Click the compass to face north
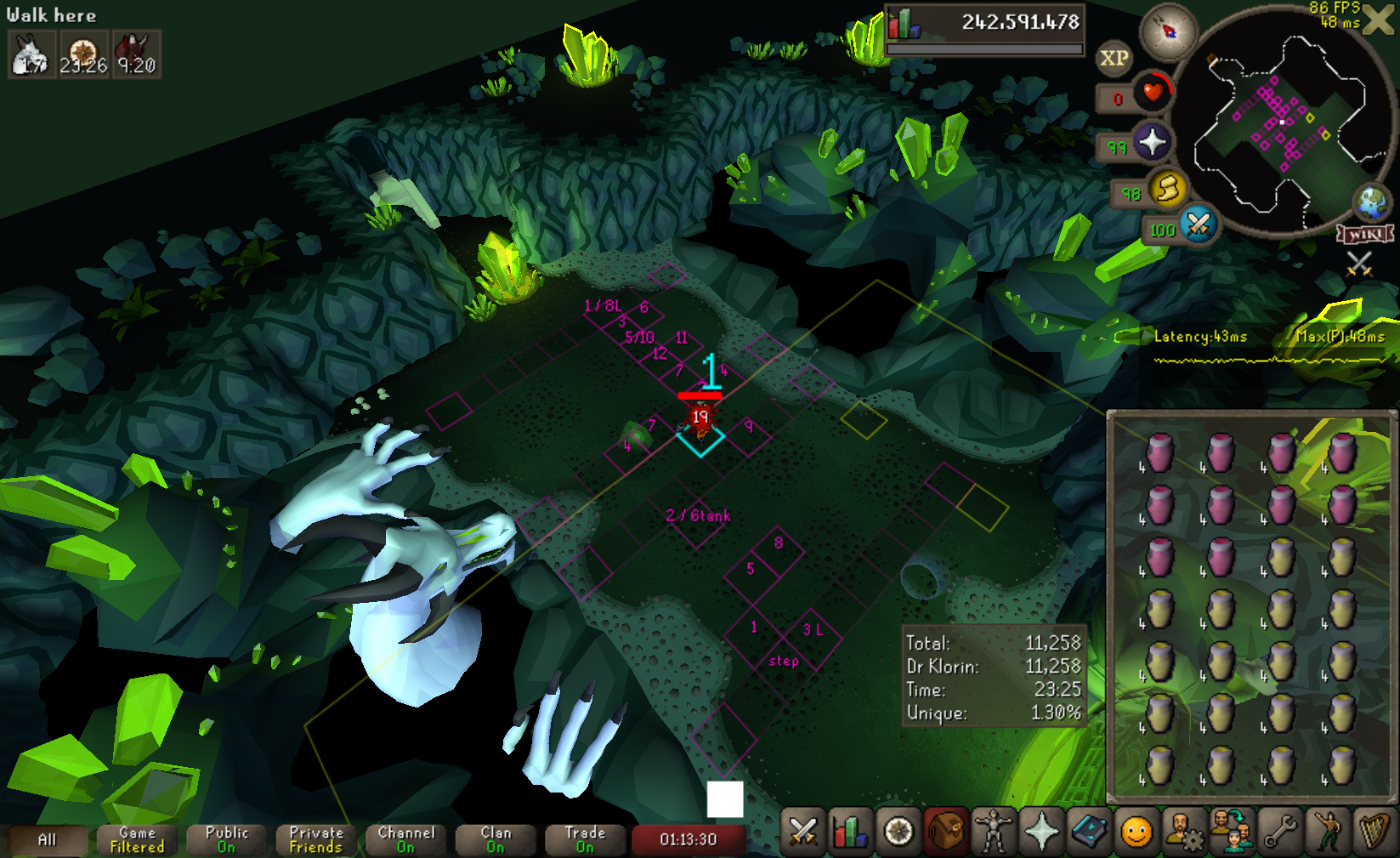This screenshot has height=858, width=1400. coord(1169,31)
